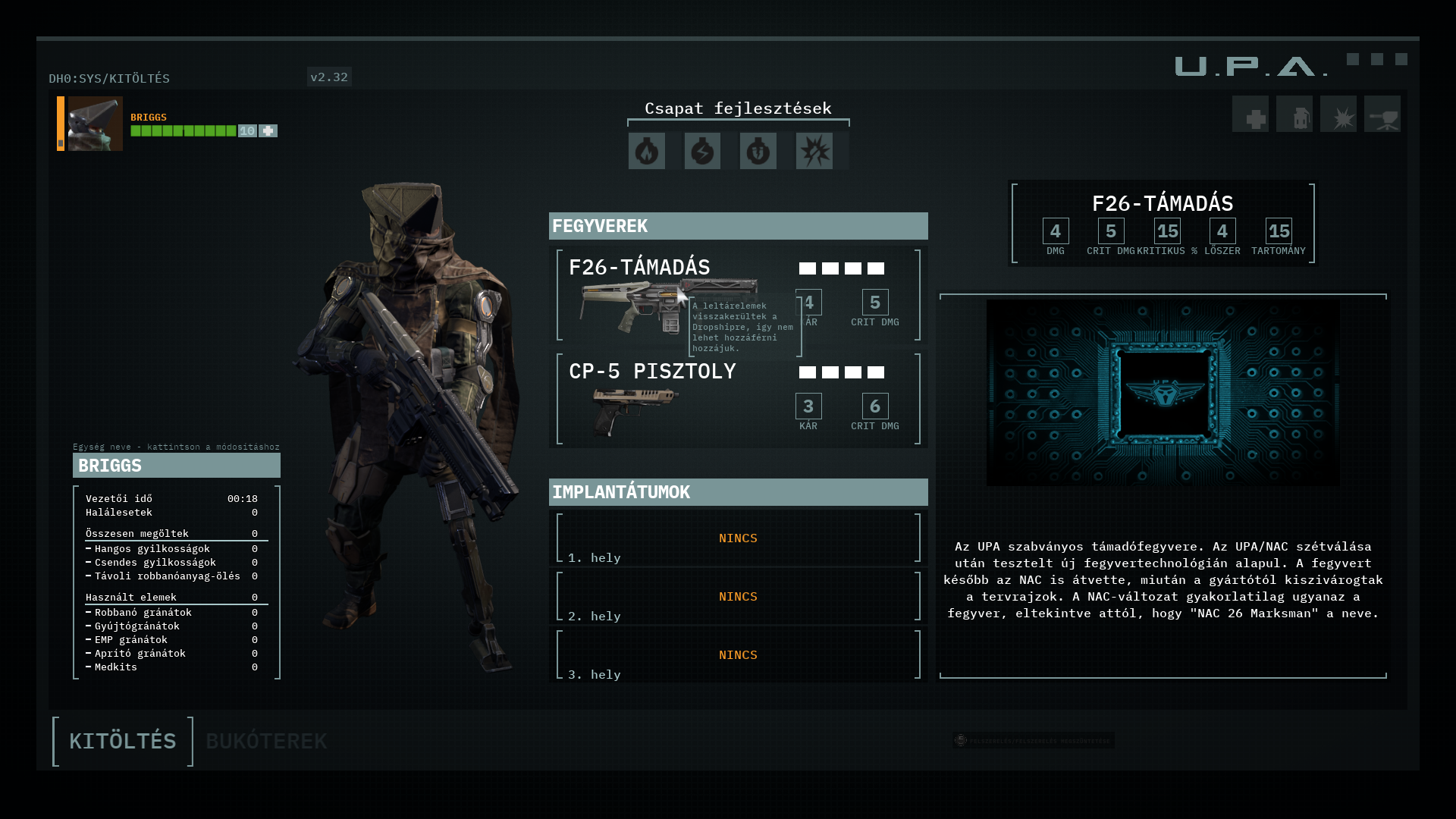Select the fire grenade squad upgrade
Screen dimensions: 1456x819
click(x=647, y=151)
